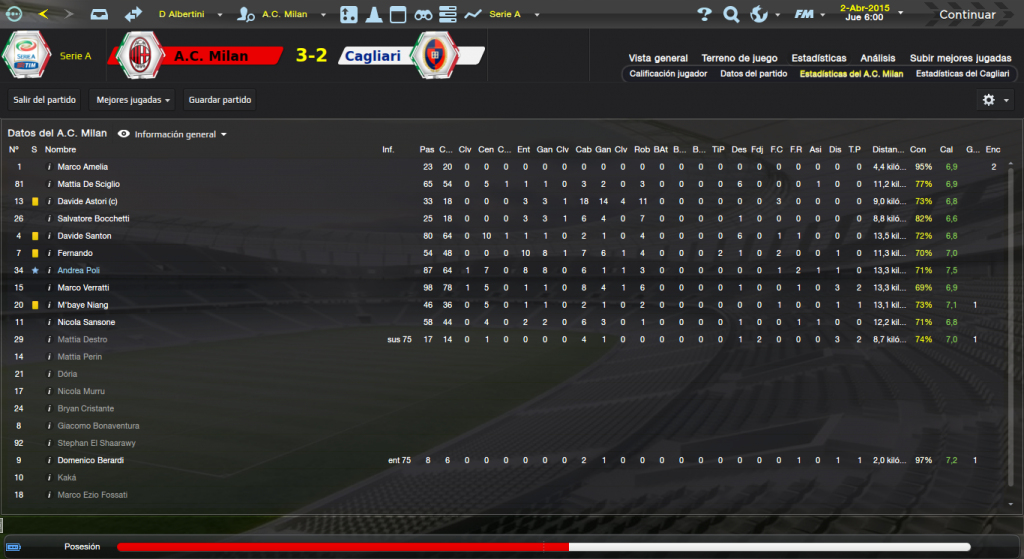
Task: Show Calificación jugador sub-tab
Action: pos(669,74)
